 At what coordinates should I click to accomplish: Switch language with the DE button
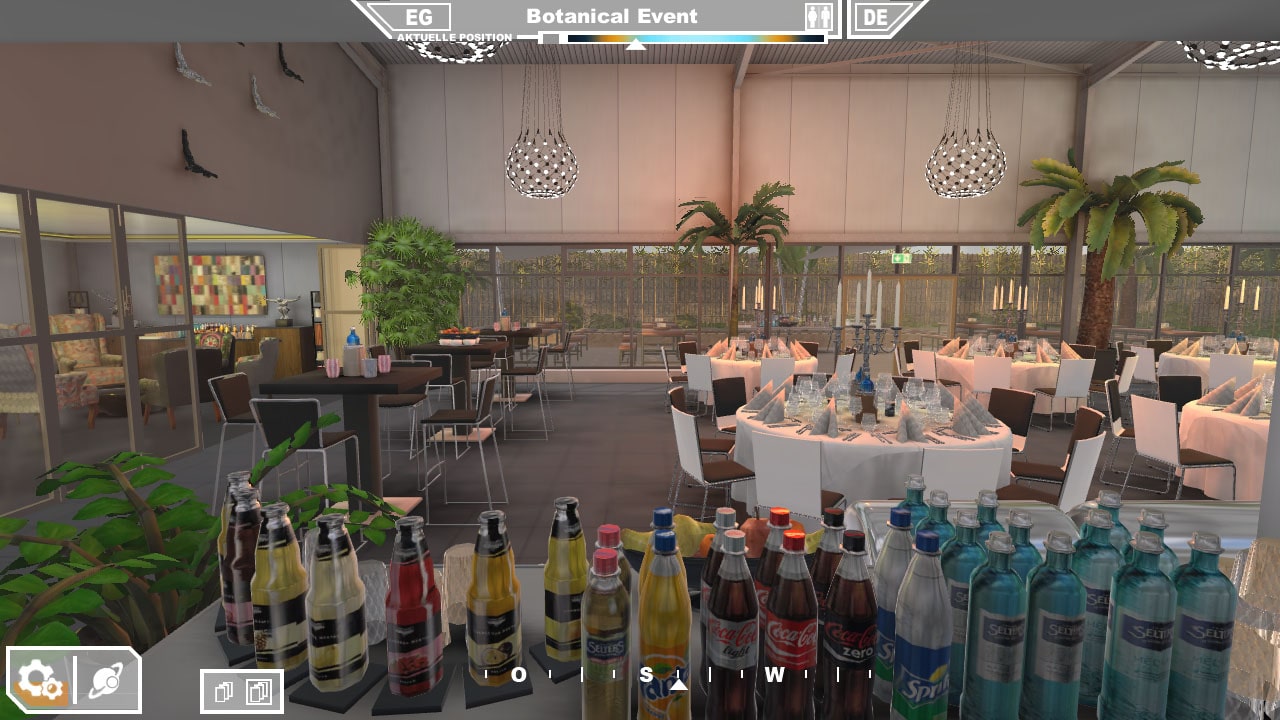[875, 17]
